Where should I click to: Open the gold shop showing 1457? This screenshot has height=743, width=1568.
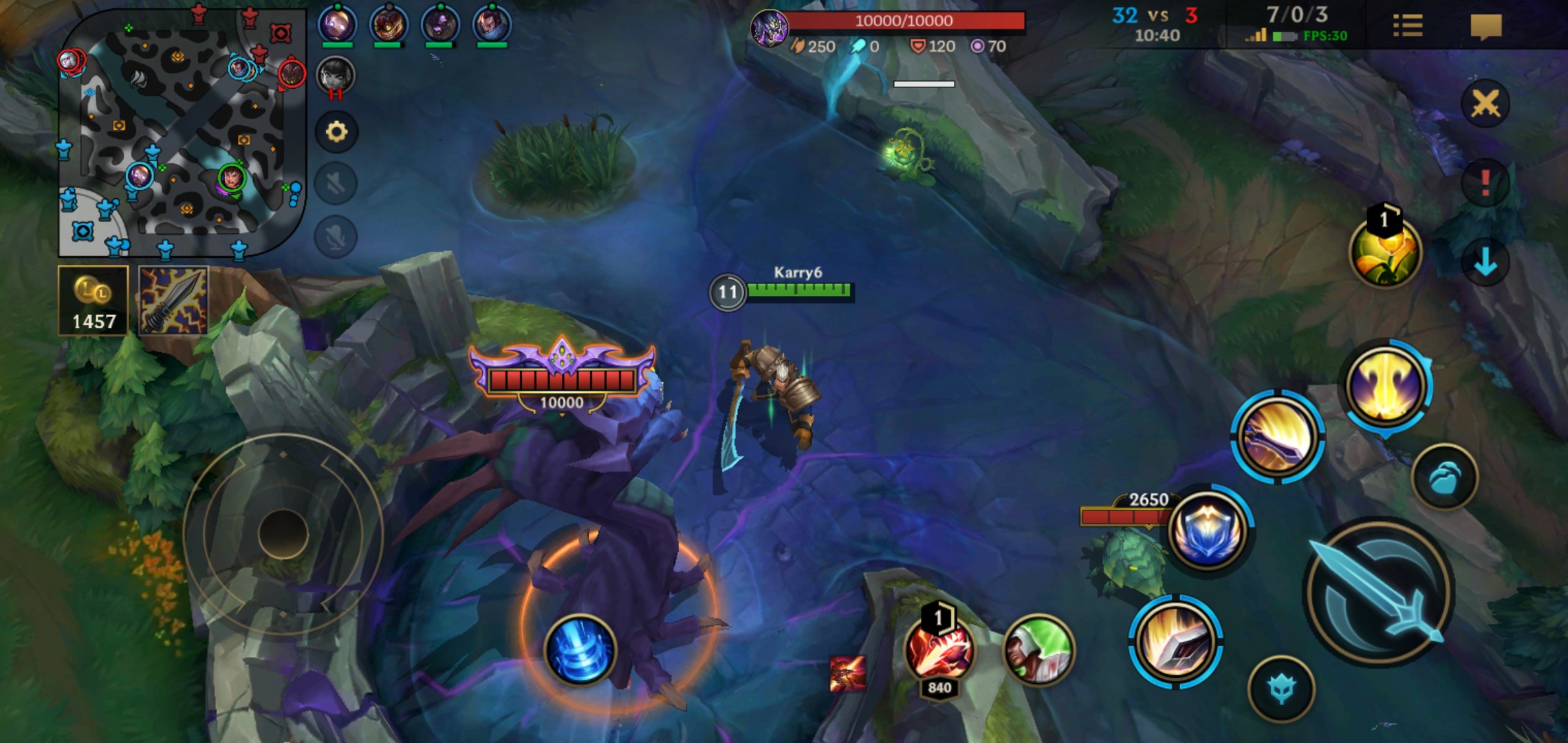[x=94, y=301]
